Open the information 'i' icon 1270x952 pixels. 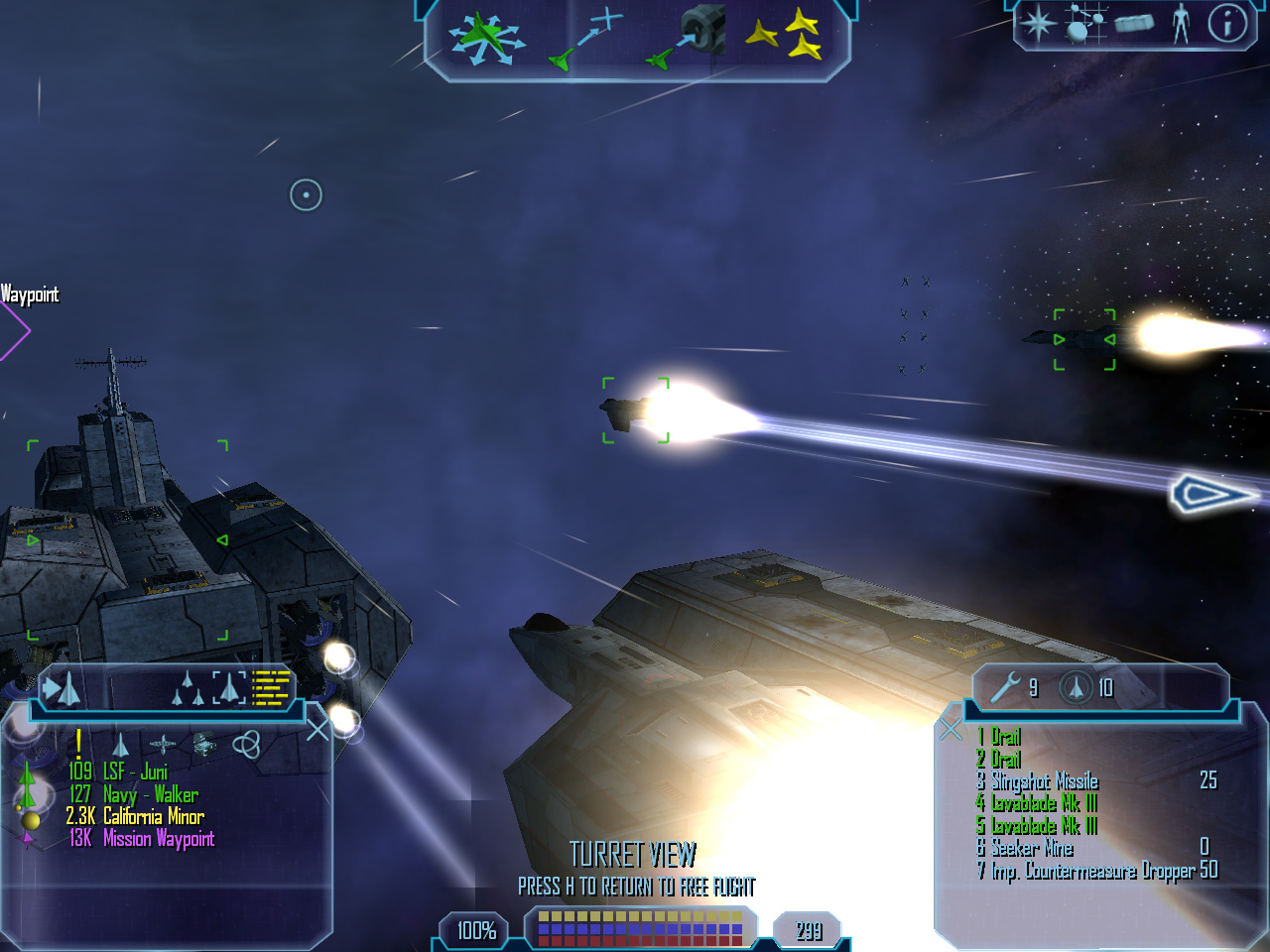tap(1227, 23)
